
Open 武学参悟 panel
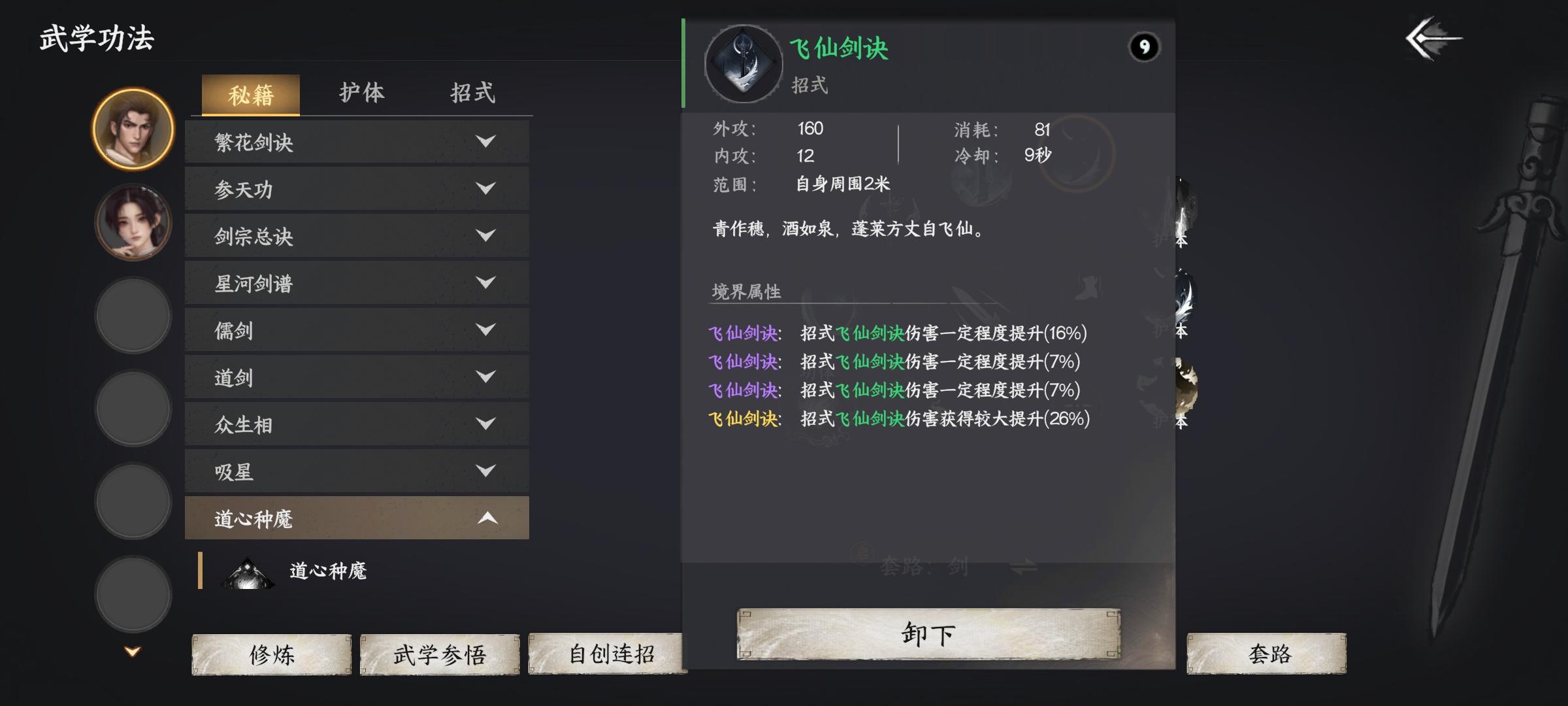pos(440,654)
